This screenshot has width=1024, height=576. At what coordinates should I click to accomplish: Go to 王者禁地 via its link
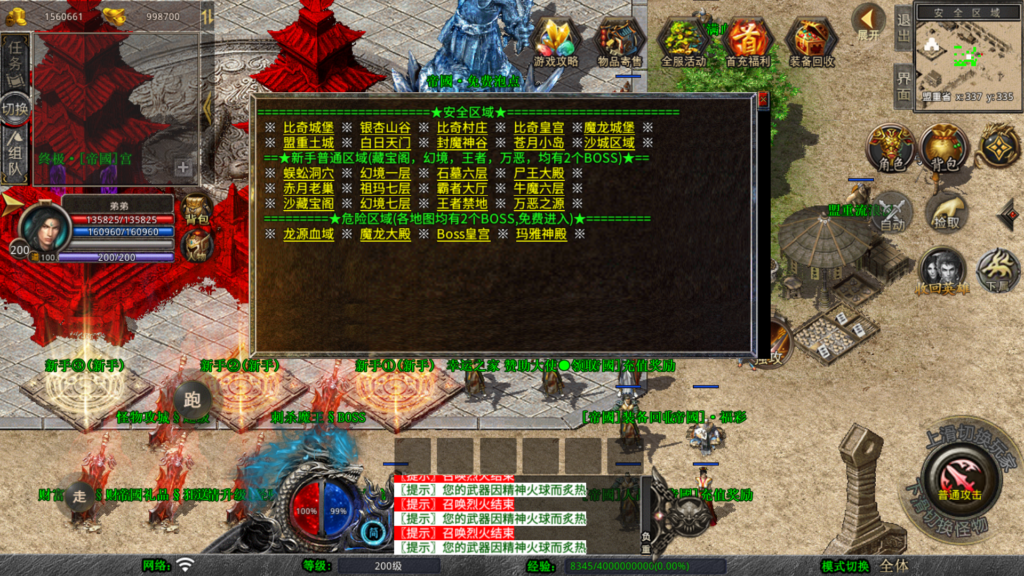click(461, 203)
